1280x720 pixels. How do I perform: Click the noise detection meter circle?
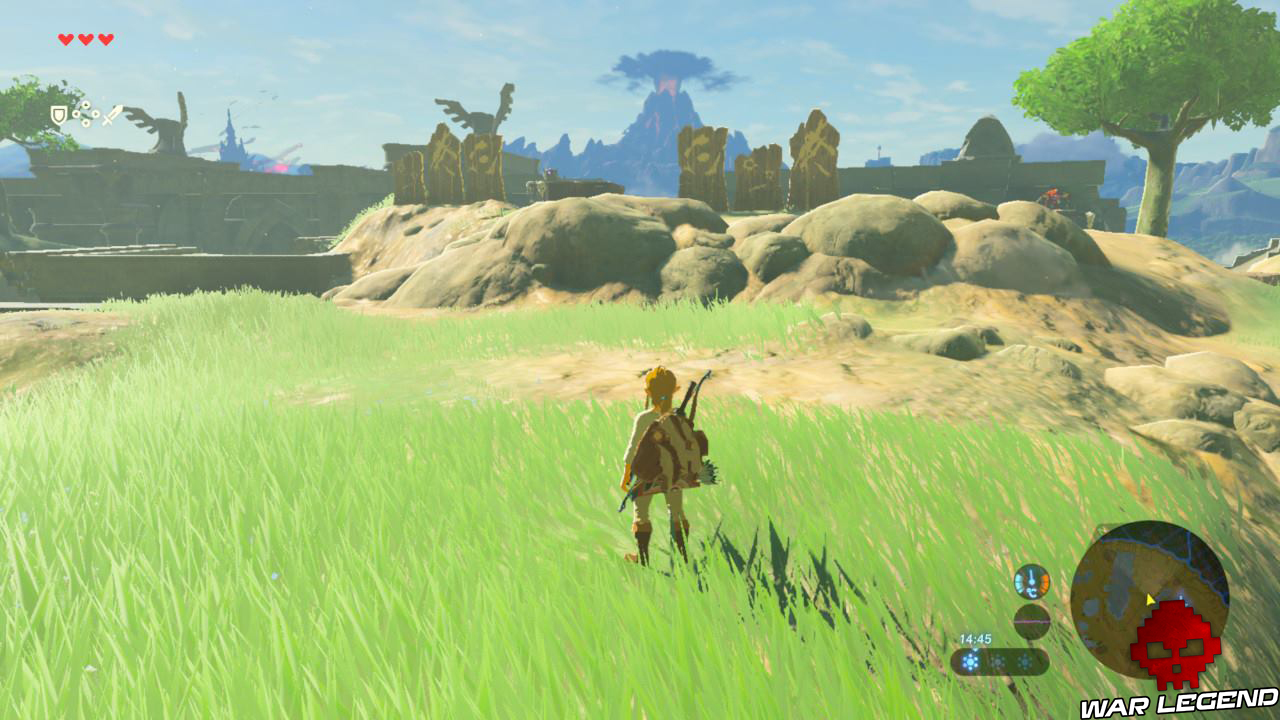click(1032, 621)
